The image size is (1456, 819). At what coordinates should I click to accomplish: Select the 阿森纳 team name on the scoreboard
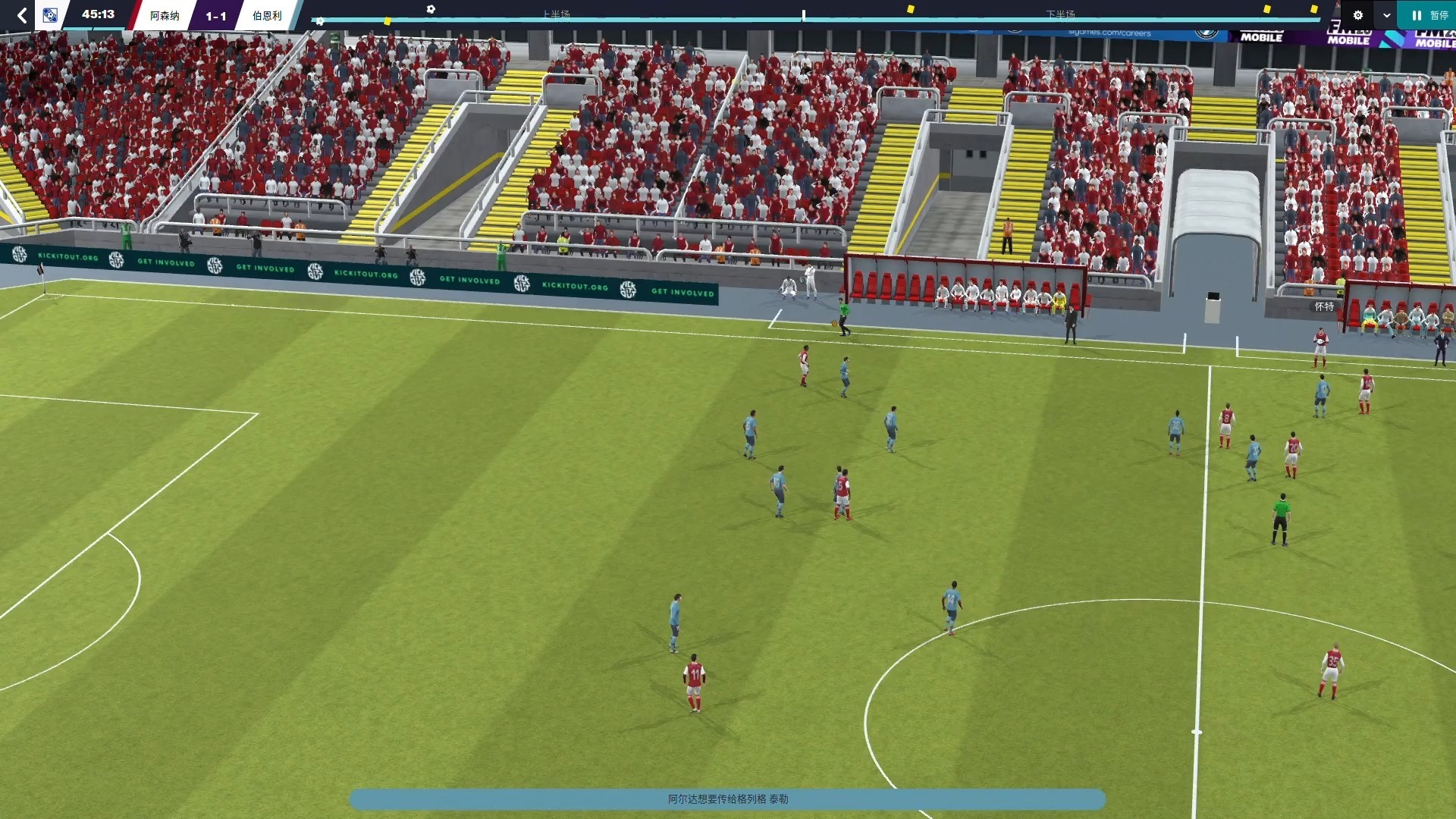coord(165,16)
